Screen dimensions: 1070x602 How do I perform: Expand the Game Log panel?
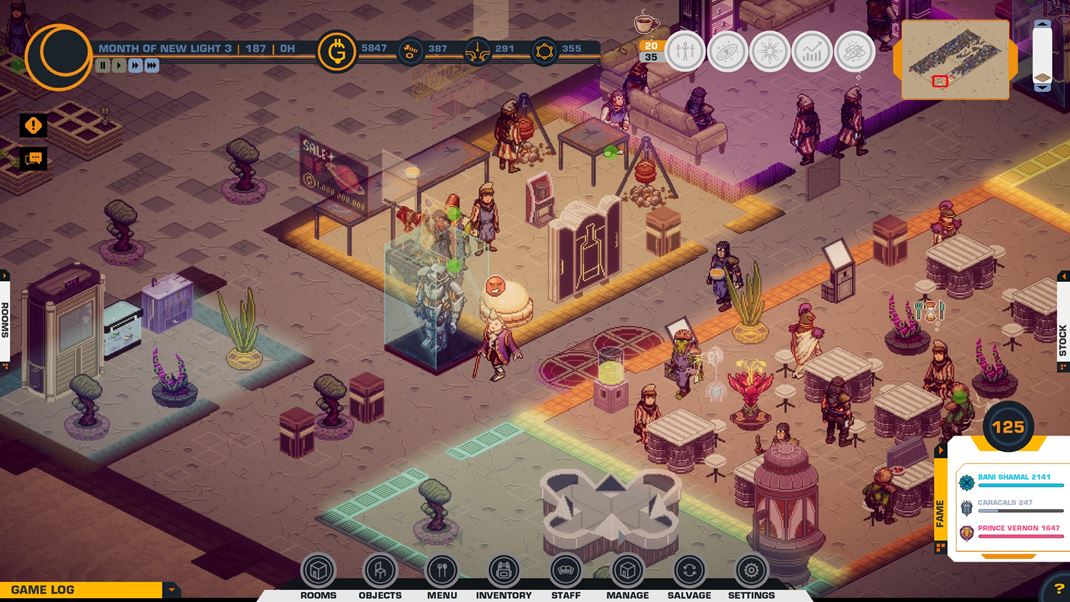[x=172, y=590]
